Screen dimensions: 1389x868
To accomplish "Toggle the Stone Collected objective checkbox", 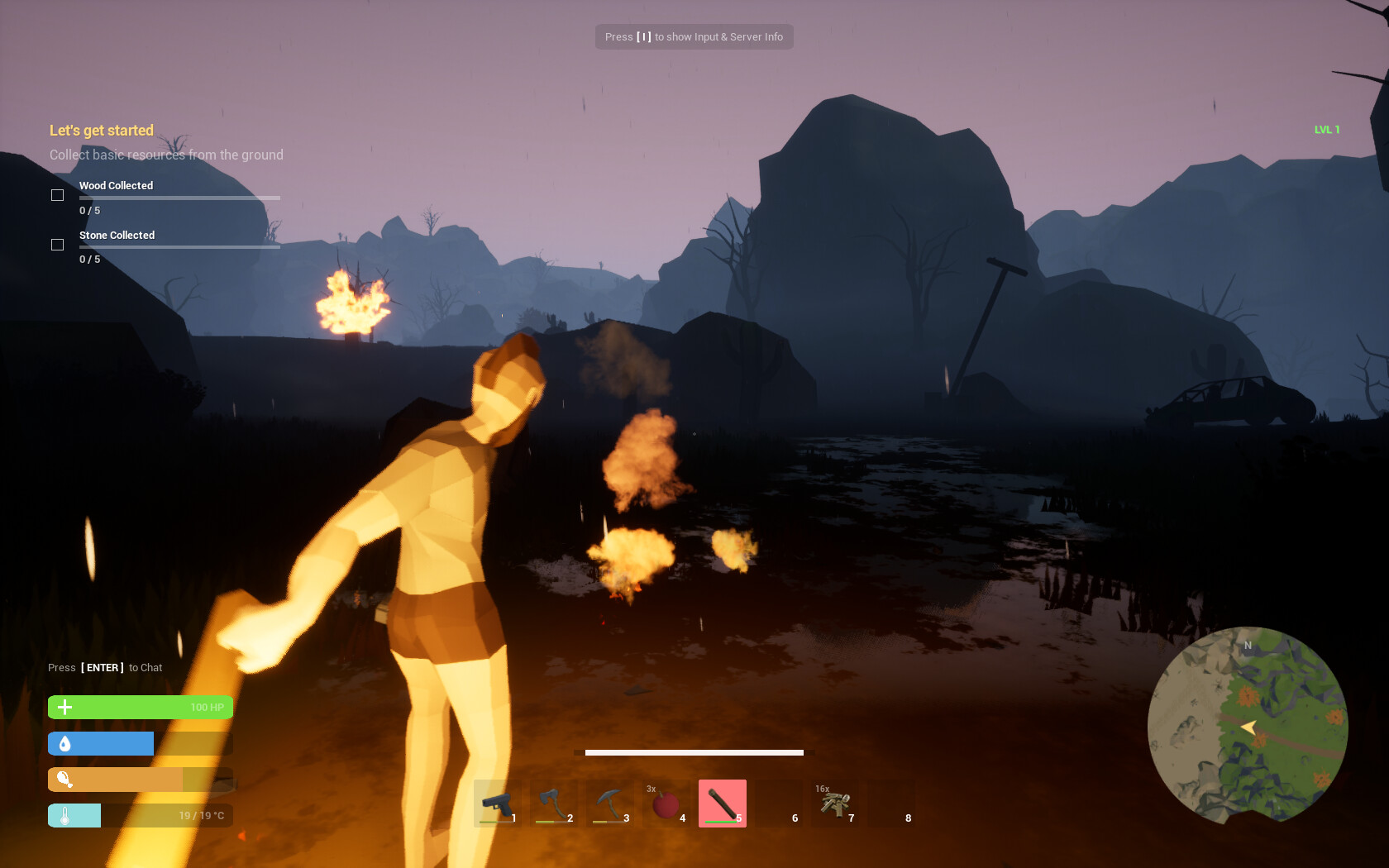I will click(x=58, y=245).
